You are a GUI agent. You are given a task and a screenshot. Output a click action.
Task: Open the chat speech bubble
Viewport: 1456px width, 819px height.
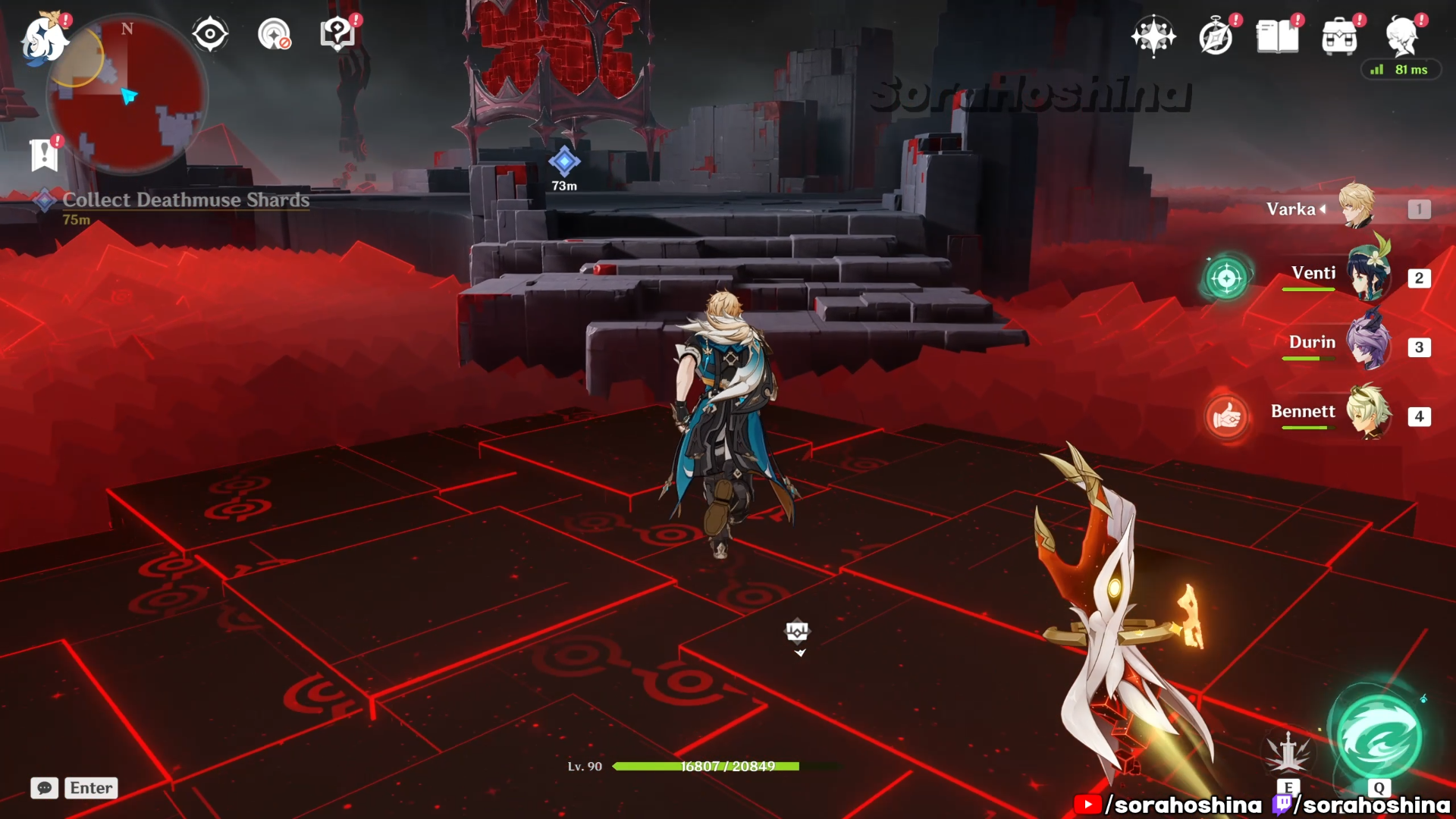pyautogui.click(x=45, y=788)
